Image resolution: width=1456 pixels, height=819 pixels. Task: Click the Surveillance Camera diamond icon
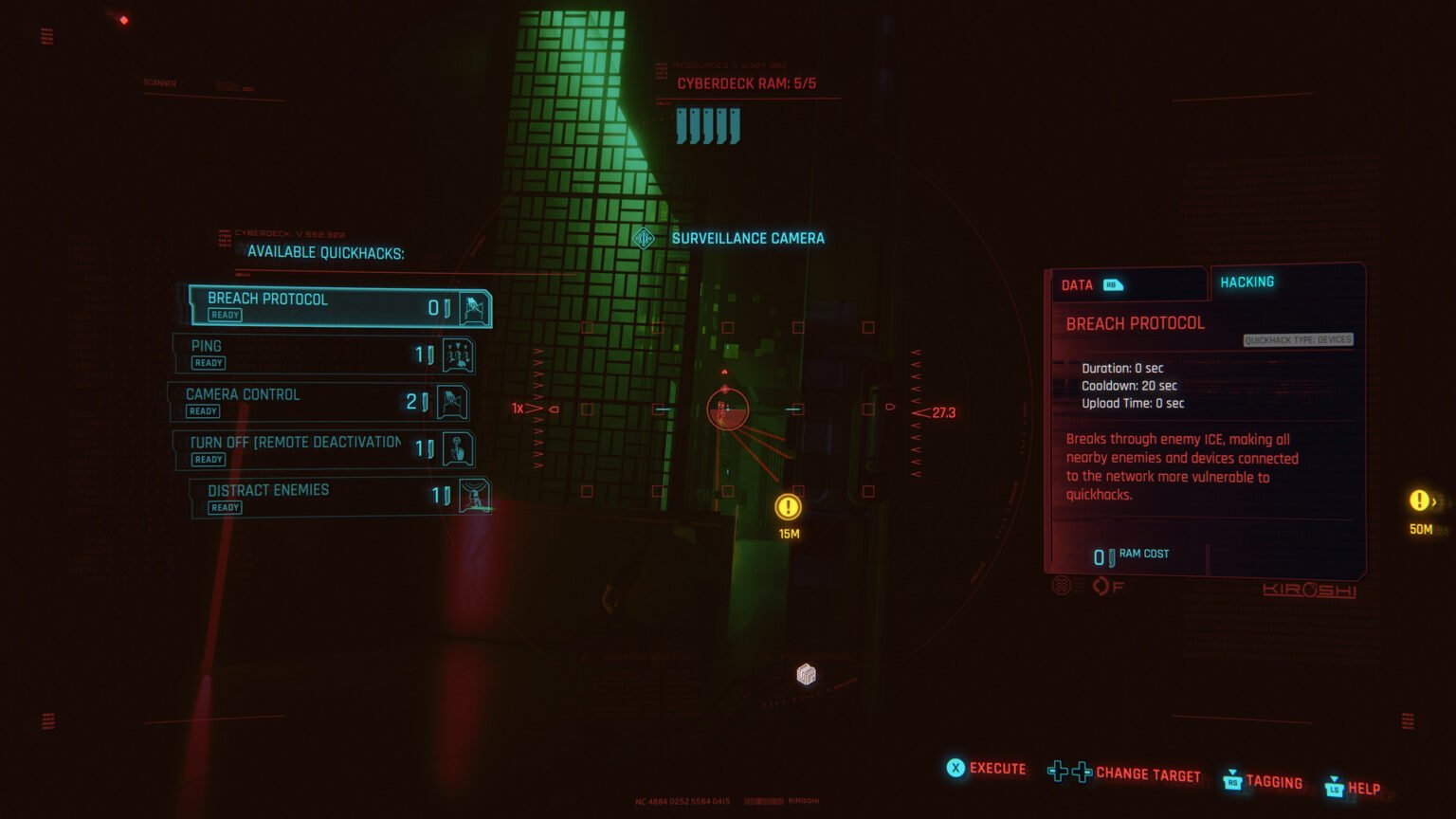pyautogui.click(x=645, y=239)
